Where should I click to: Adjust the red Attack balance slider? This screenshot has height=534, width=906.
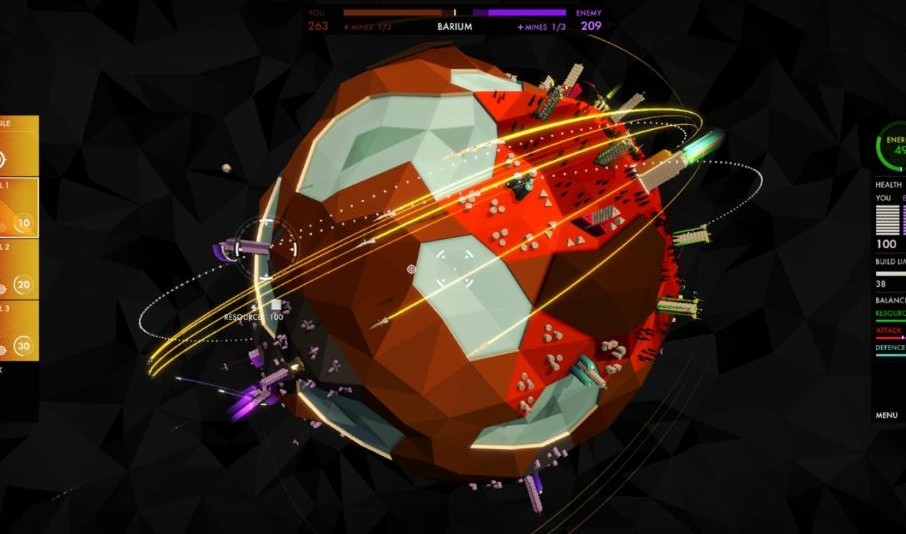tap(890, 338)
